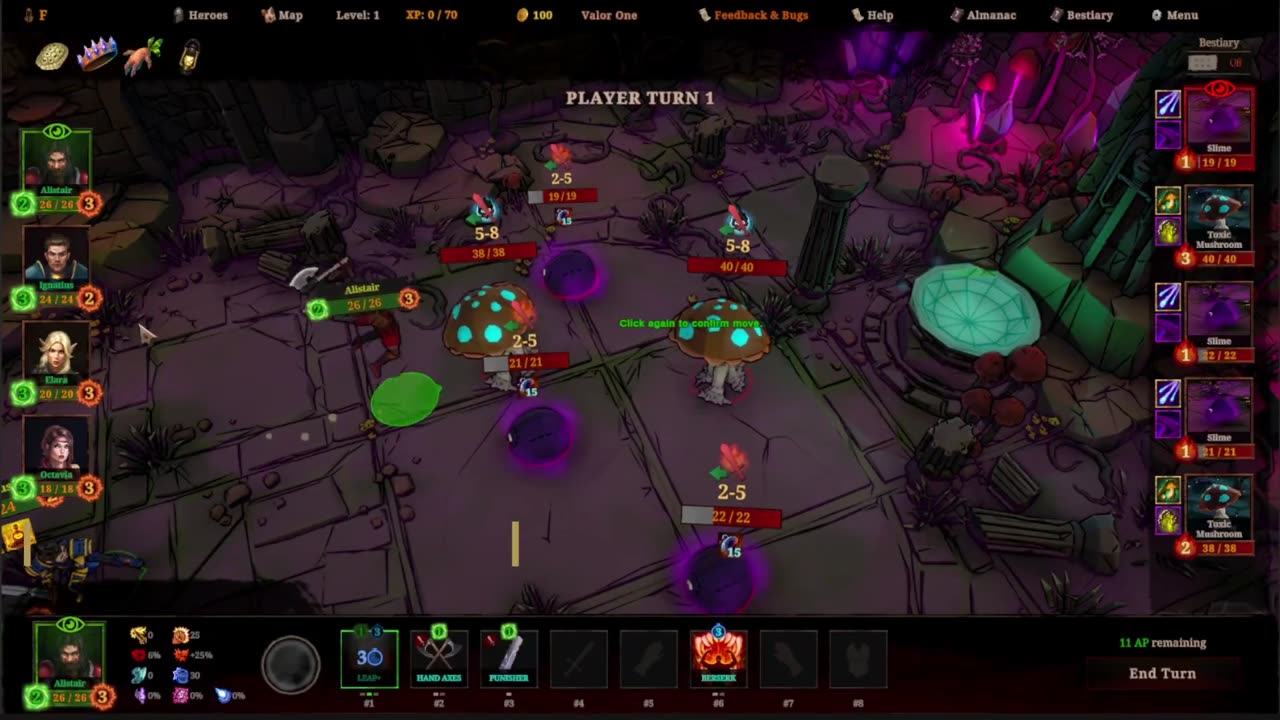The image size is (1280, 720).
Task: Select Octavia's hero portrait
Action: 56,448
